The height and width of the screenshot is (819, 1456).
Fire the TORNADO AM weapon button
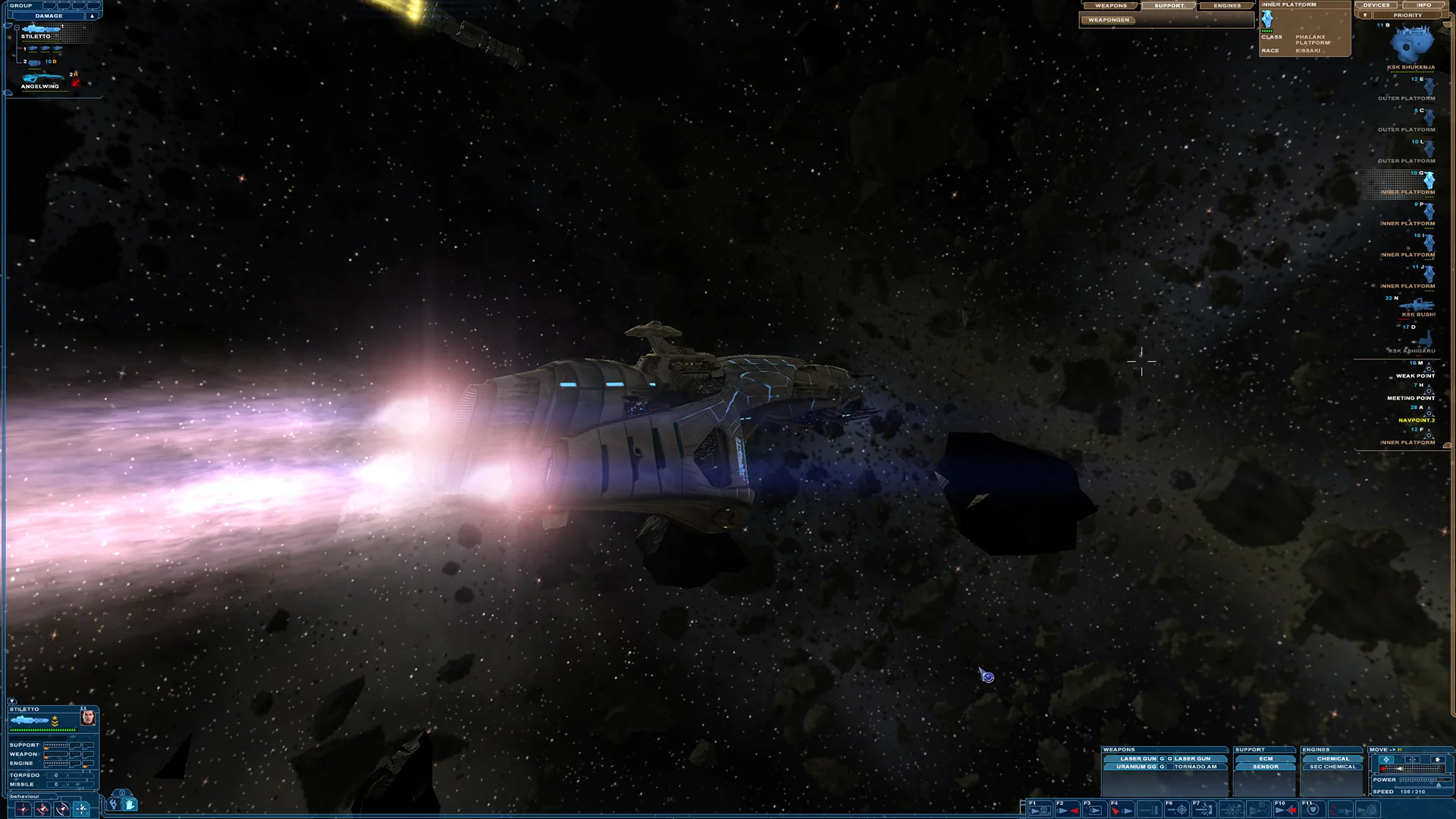coord(1196,767)
